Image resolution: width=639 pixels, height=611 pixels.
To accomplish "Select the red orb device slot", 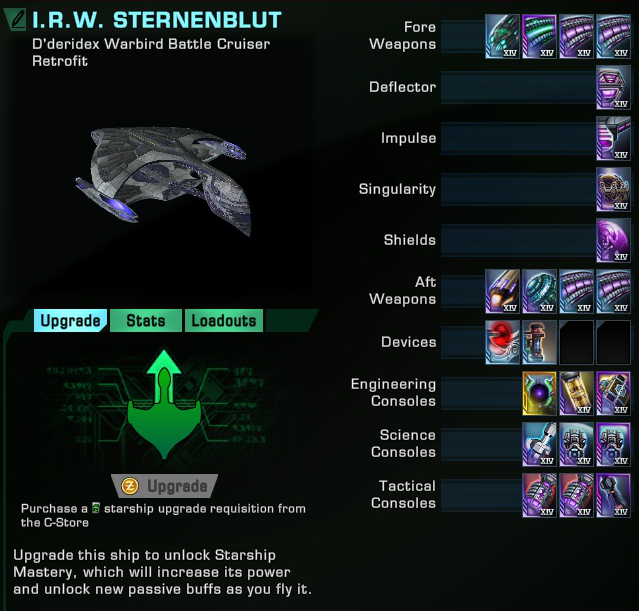I will click(x=502, y=342).
